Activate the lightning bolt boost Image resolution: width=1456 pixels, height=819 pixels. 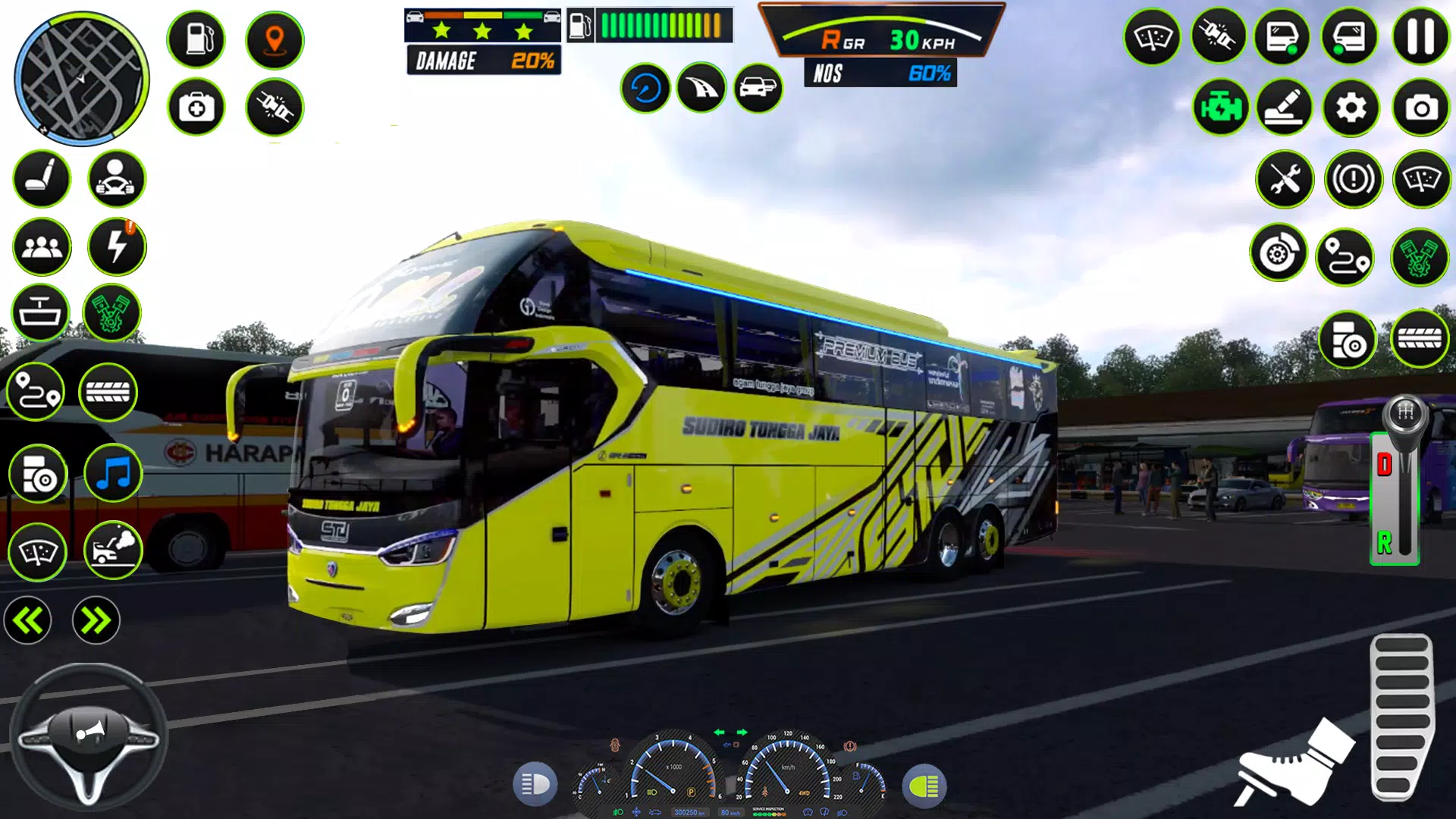point(116,246)
